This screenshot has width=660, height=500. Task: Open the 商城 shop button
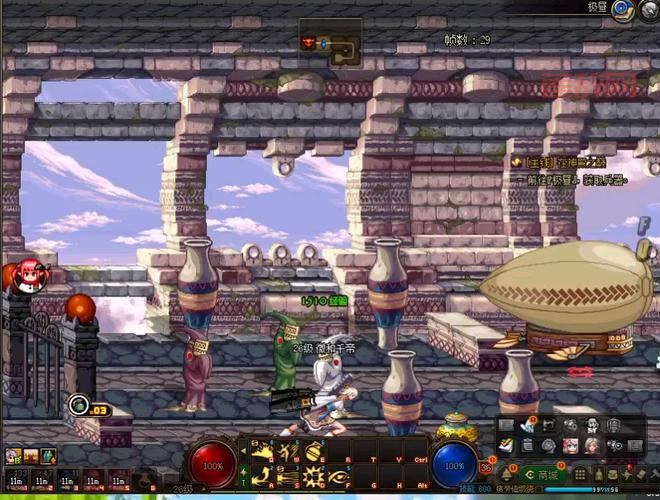(x=544, y=474)
